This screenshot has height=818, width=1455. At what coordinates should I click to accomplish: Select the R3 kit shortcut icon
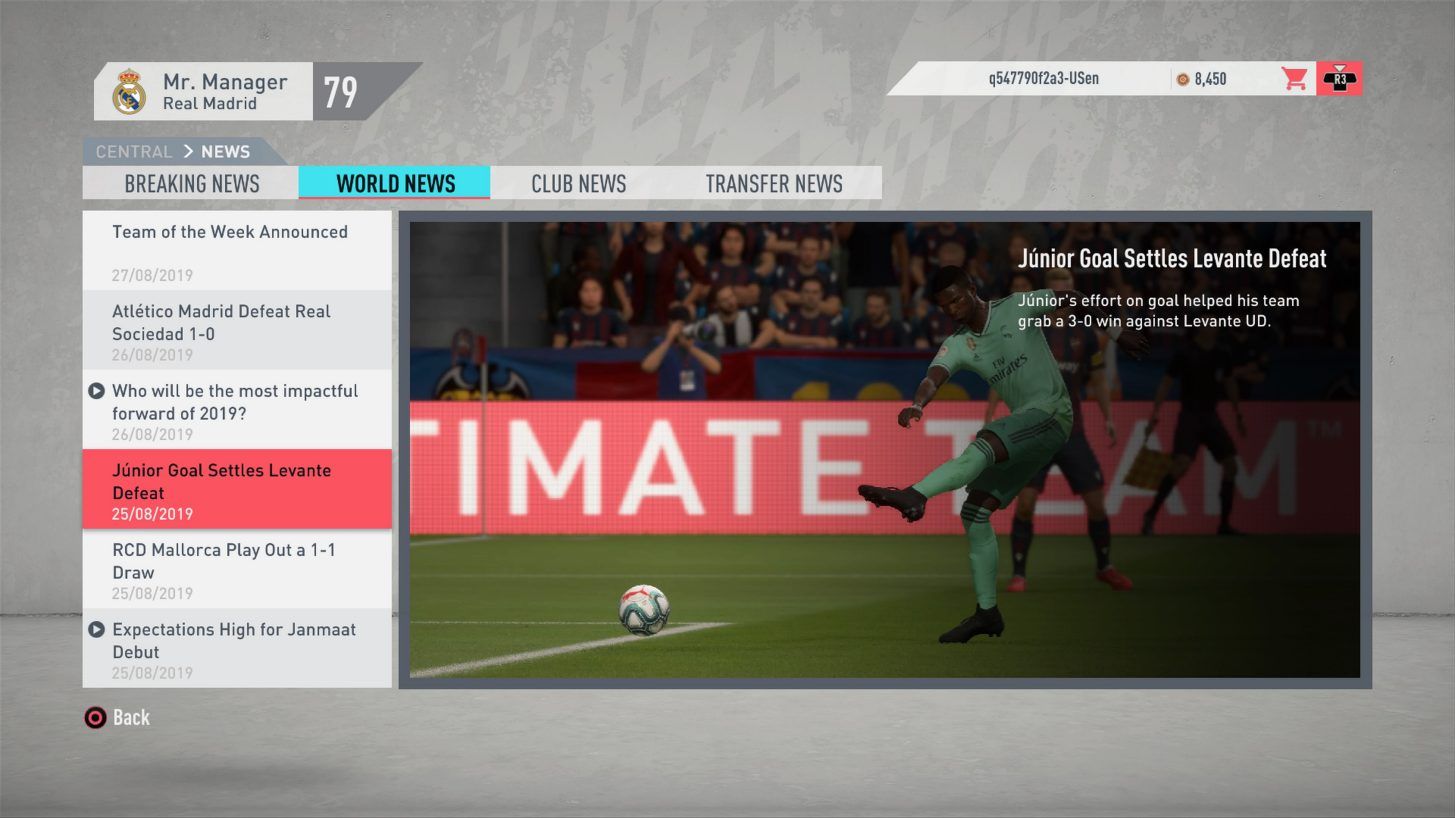pyautogui.click(x=1339, y=78)
